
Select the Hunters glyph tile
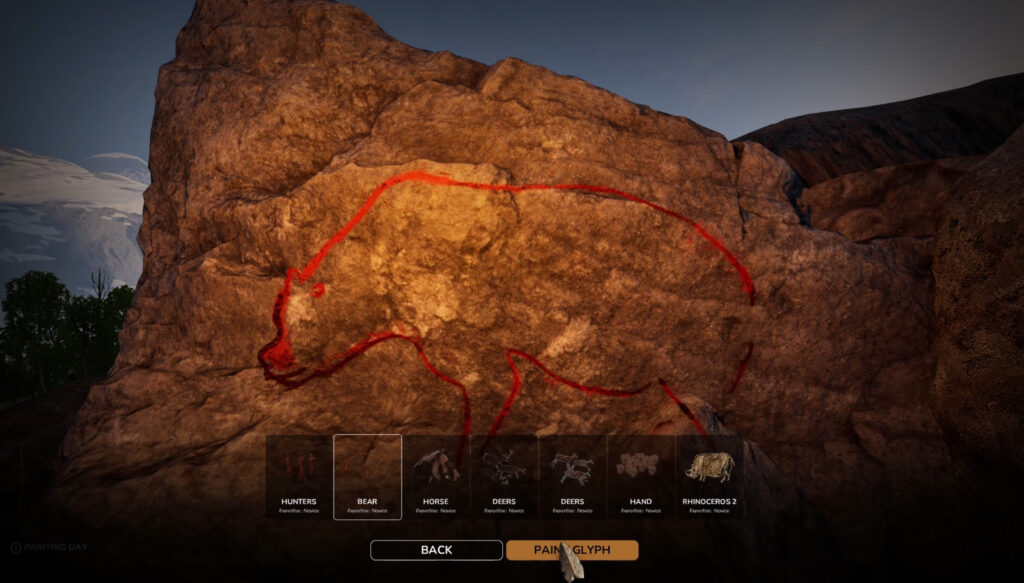(x=299, y=477)
